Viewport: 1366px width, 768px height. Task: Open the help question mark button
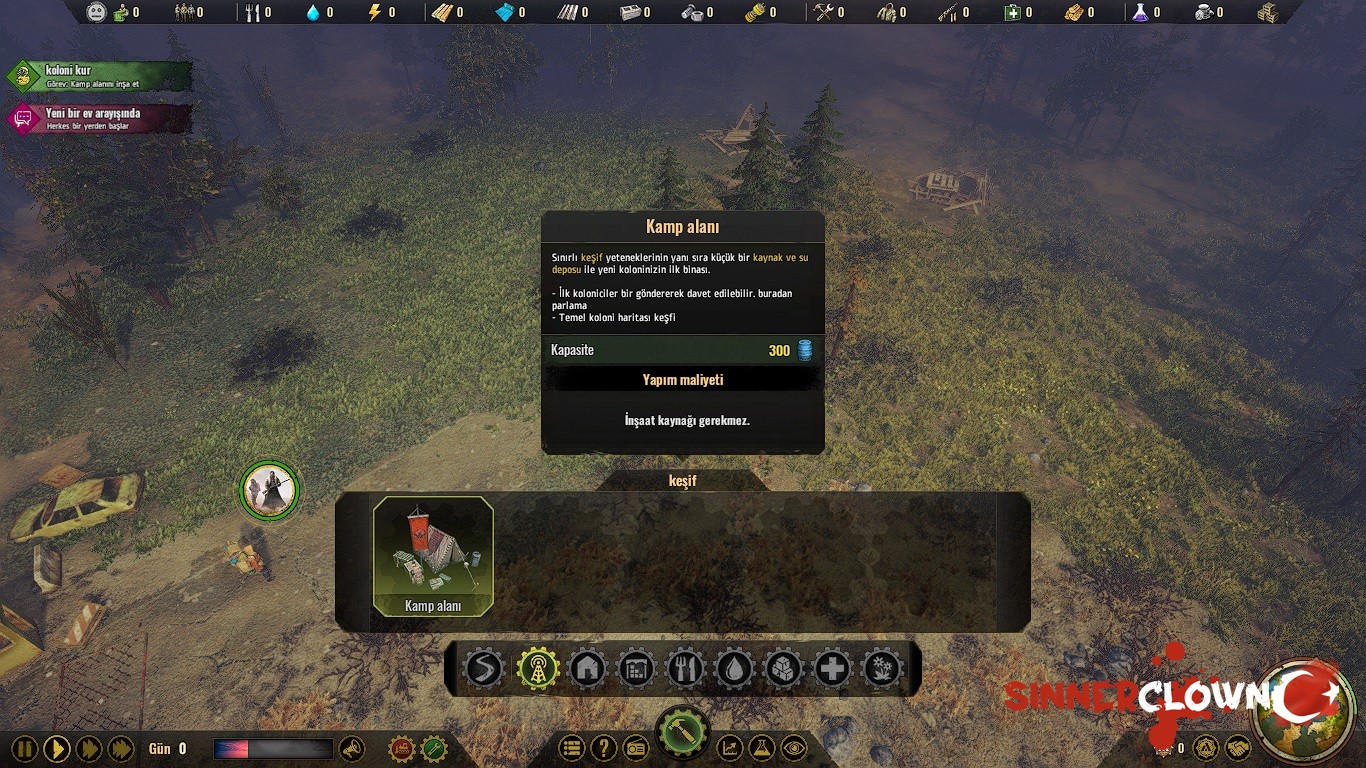click(x=603, y=747)
